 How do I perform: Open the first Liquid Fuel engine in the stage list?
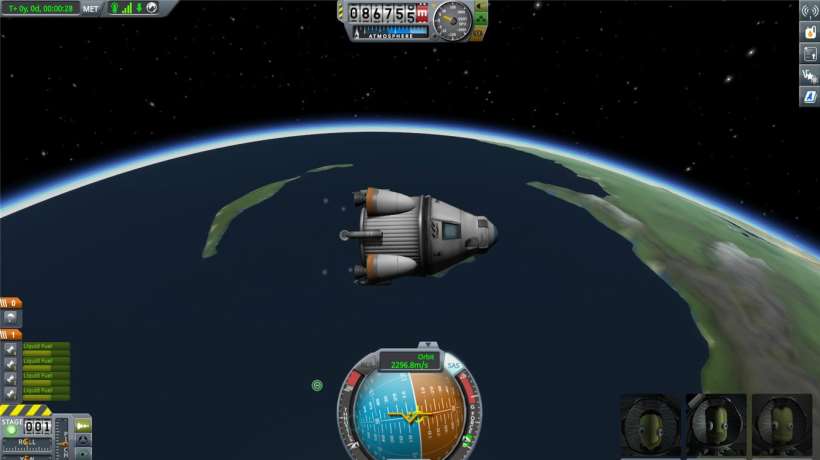click(10, 349)
